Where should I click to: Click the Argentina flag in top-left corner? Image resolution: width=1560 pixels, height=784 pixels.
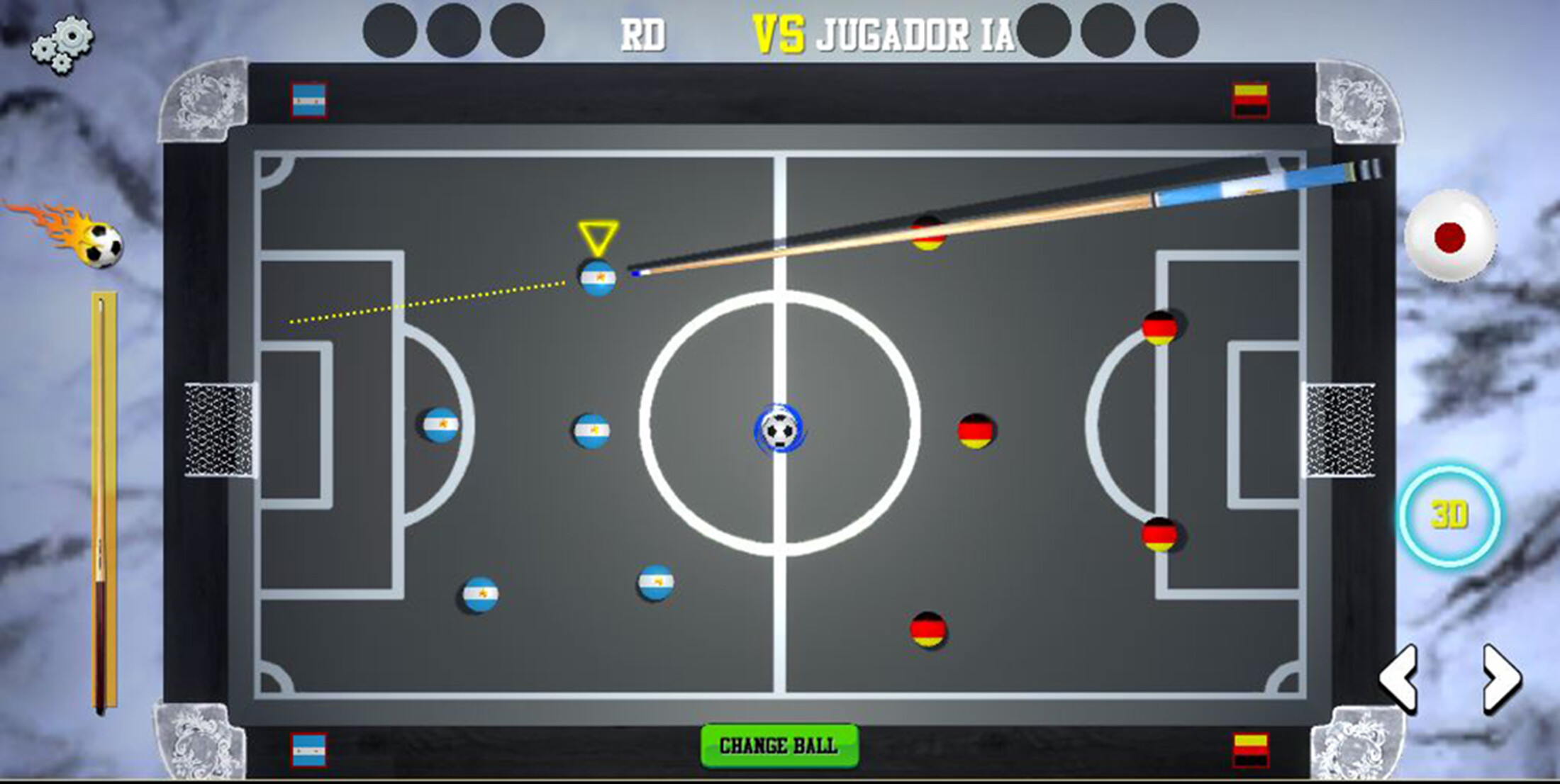pyautogui.click(x=308, y=99)
